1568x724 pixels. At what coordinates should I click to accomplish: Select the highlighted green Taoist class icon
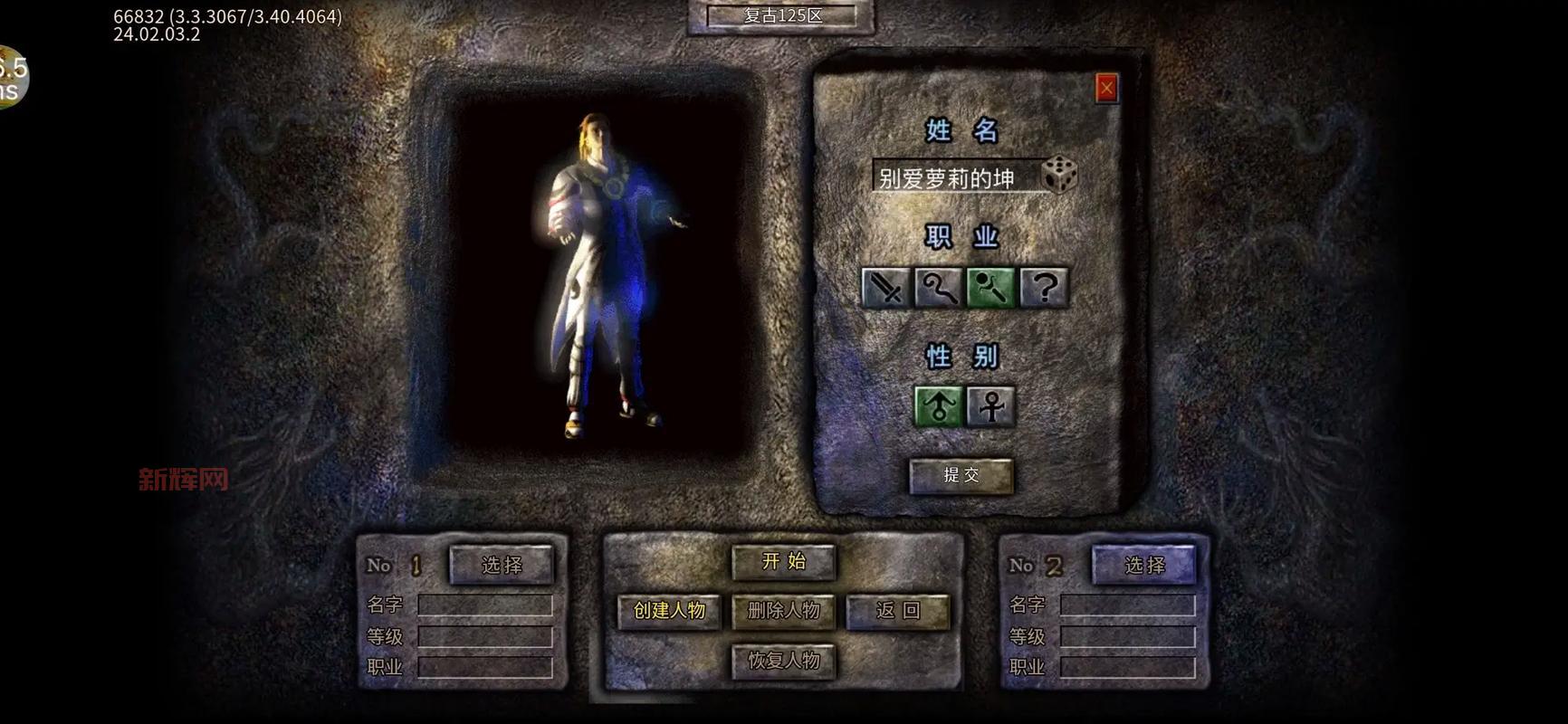click(x=990, y=289)
